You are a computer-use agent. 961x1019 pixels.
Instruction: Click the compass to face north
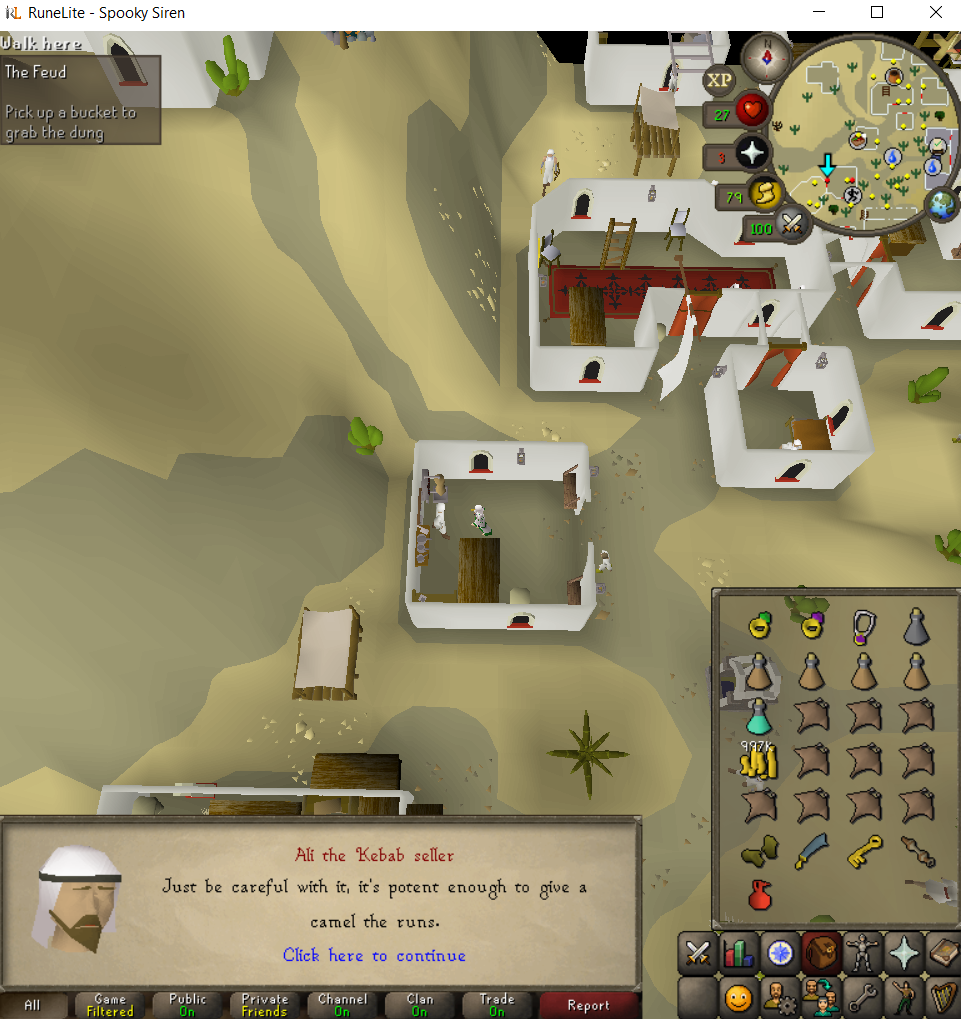point(765,57)
